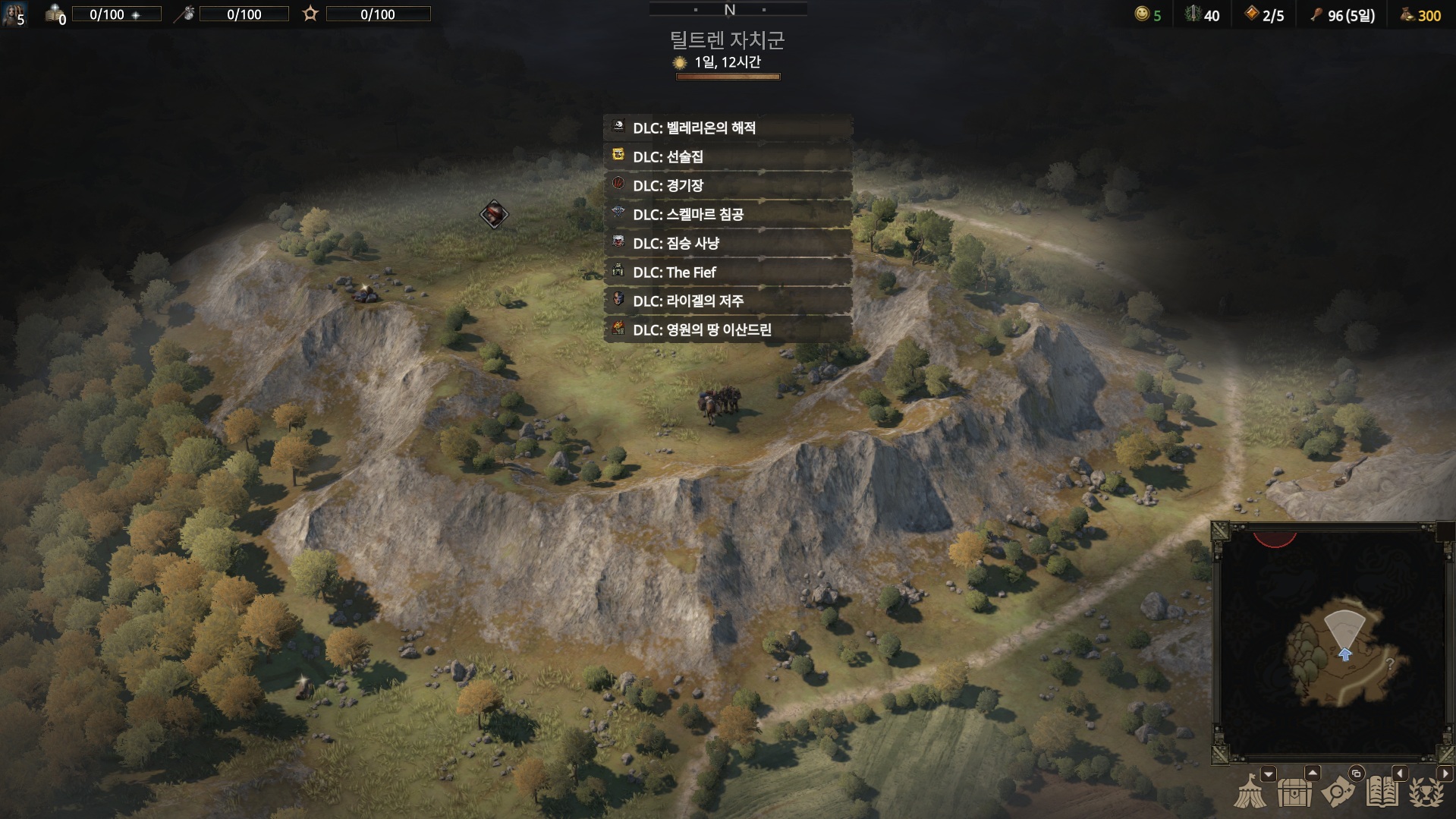Click the star-shaped icon in the top bar
Image resolution: width=1456 pixels, height=819 pixels.
point(310,14)
